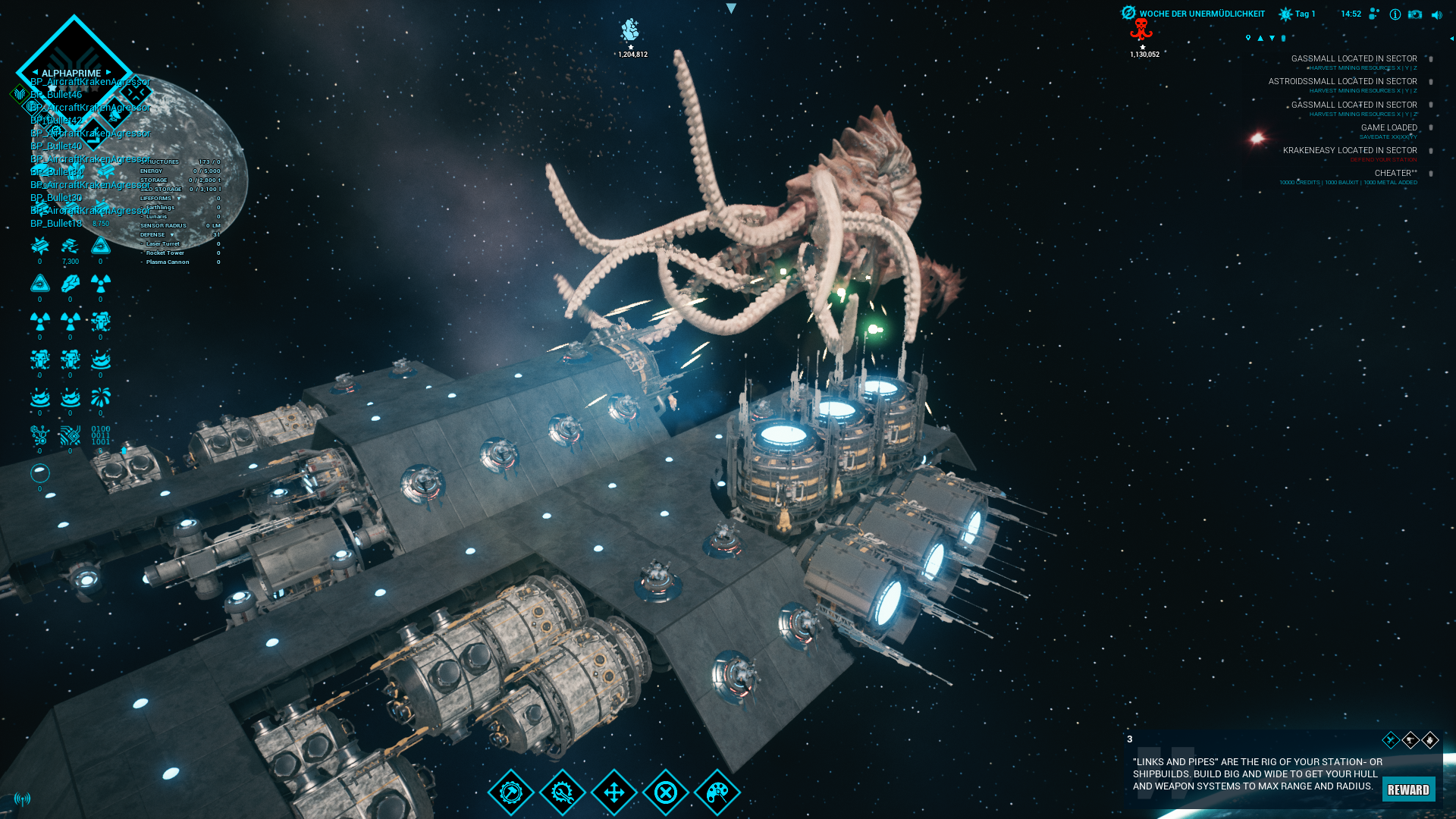Collapse the notification panel with the side arrow
1456x819 pixels.
point(1451,38)
